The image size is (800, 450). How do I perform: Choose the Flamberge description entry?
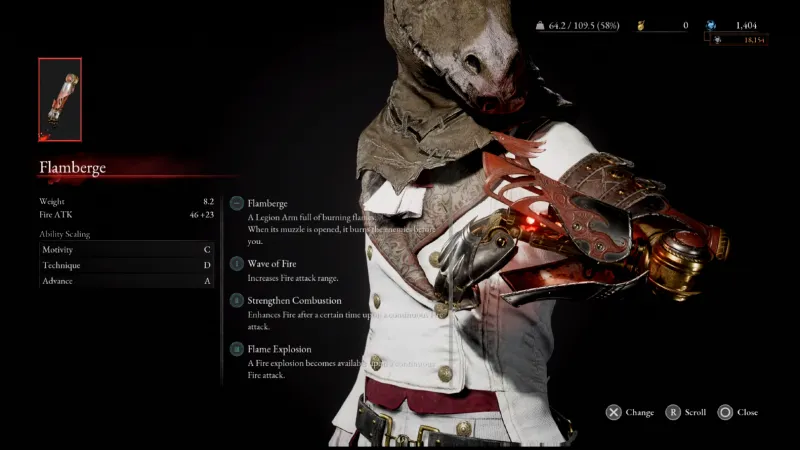(267, 204)
